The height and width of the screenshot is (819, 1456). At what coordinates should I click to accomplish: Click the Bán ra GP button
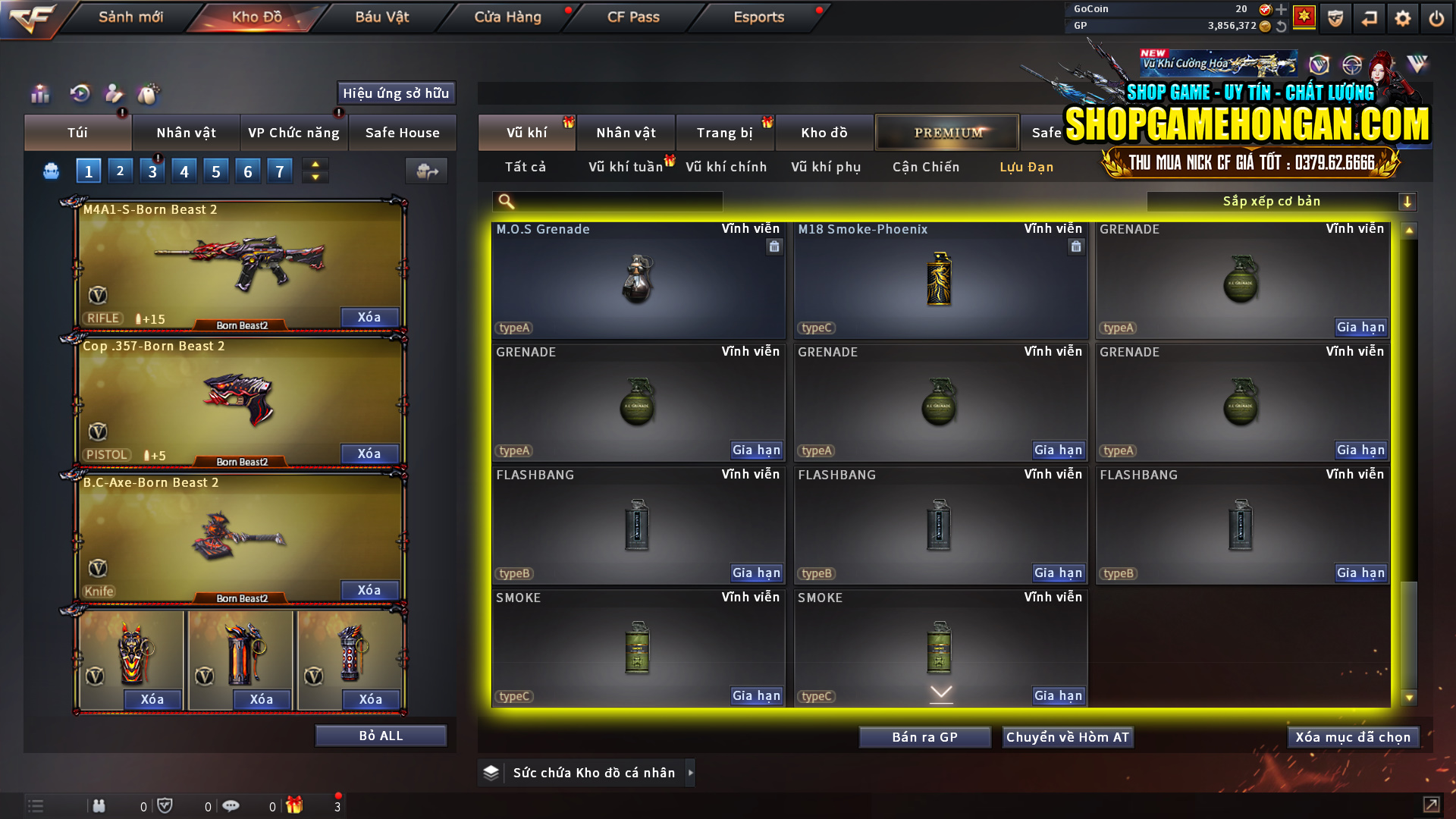coord(924,736)
